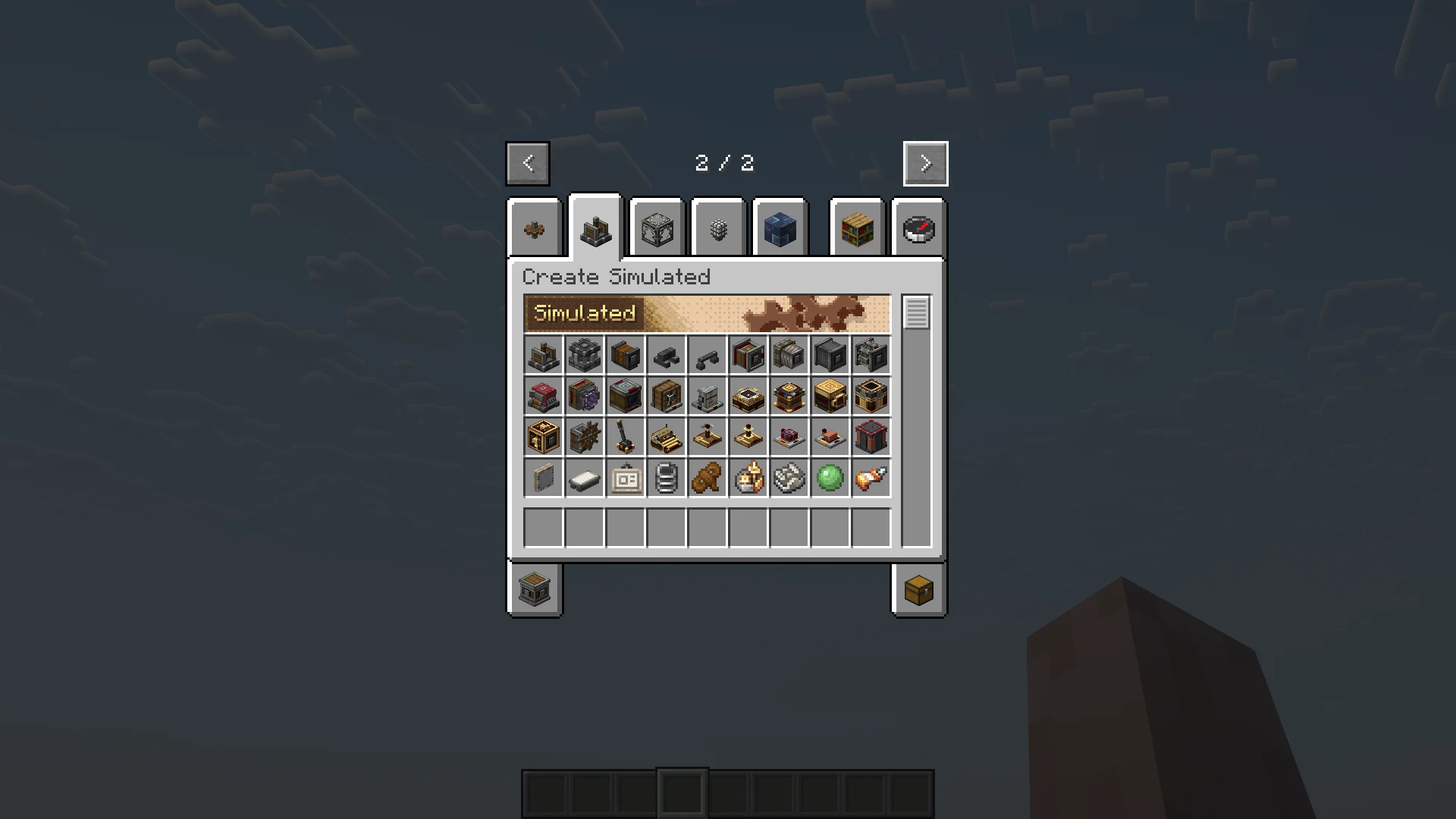Open the chest icon at bottom right
The width and height of the screenshot is (1456, 819).
pos(919,591)
